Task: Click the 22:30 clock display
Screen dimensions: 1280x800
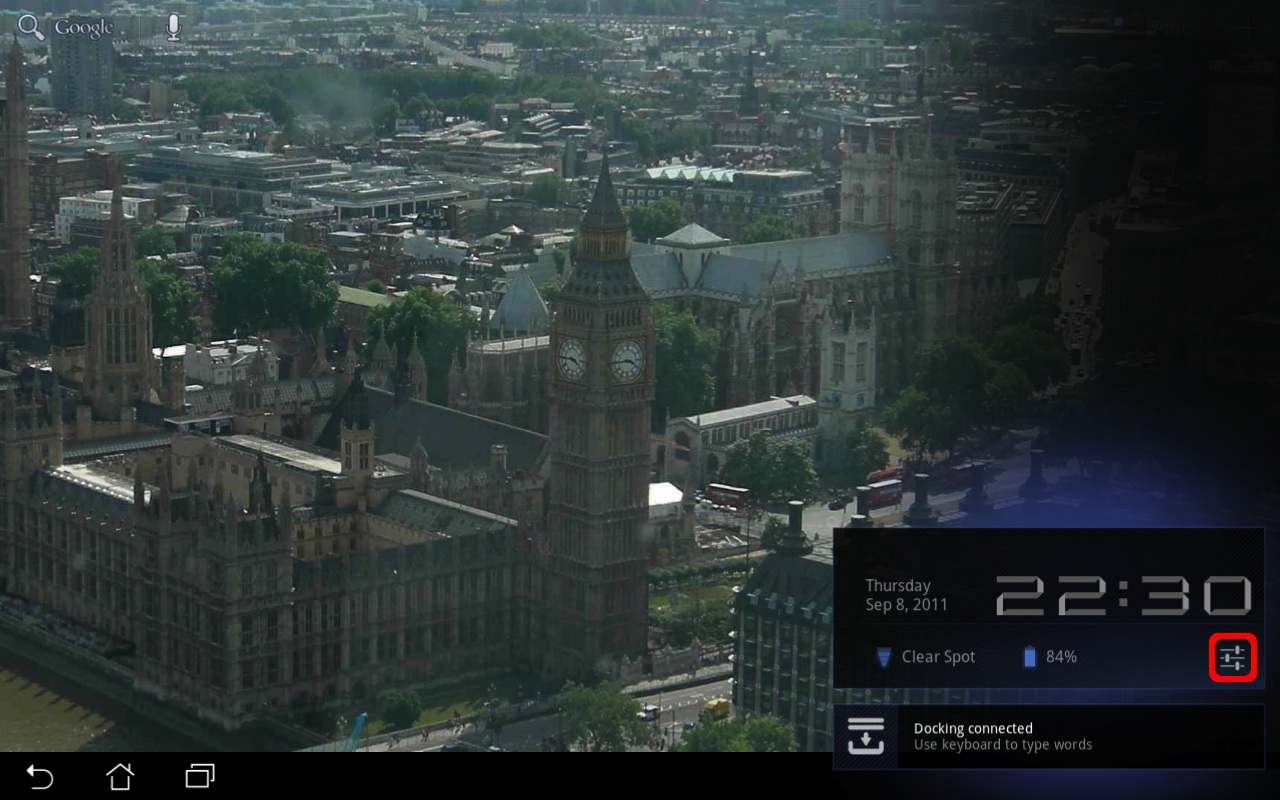Action: pos(1123,596)
